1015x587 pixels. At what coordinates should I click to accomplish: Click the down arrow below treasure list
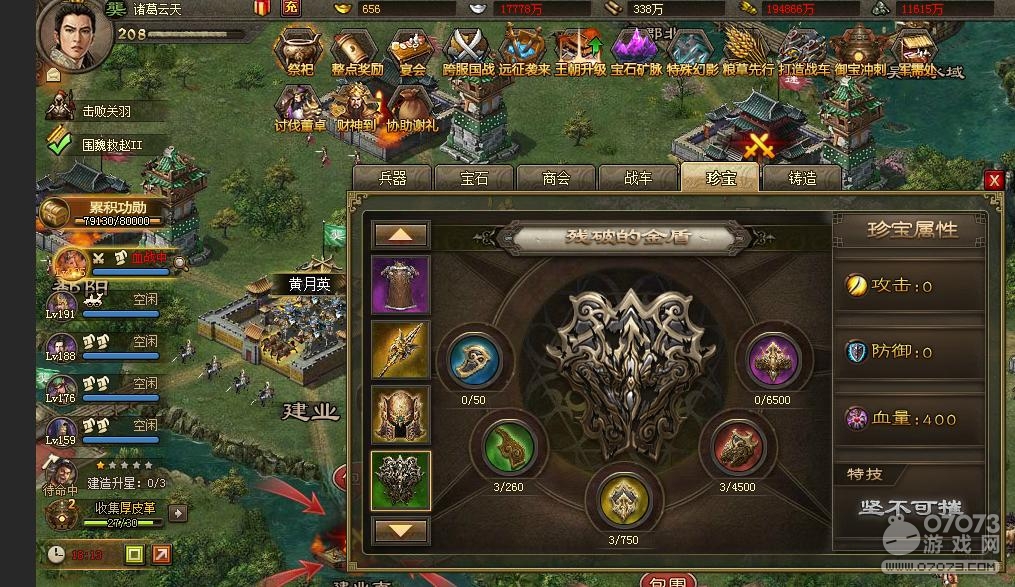[401, 530]
